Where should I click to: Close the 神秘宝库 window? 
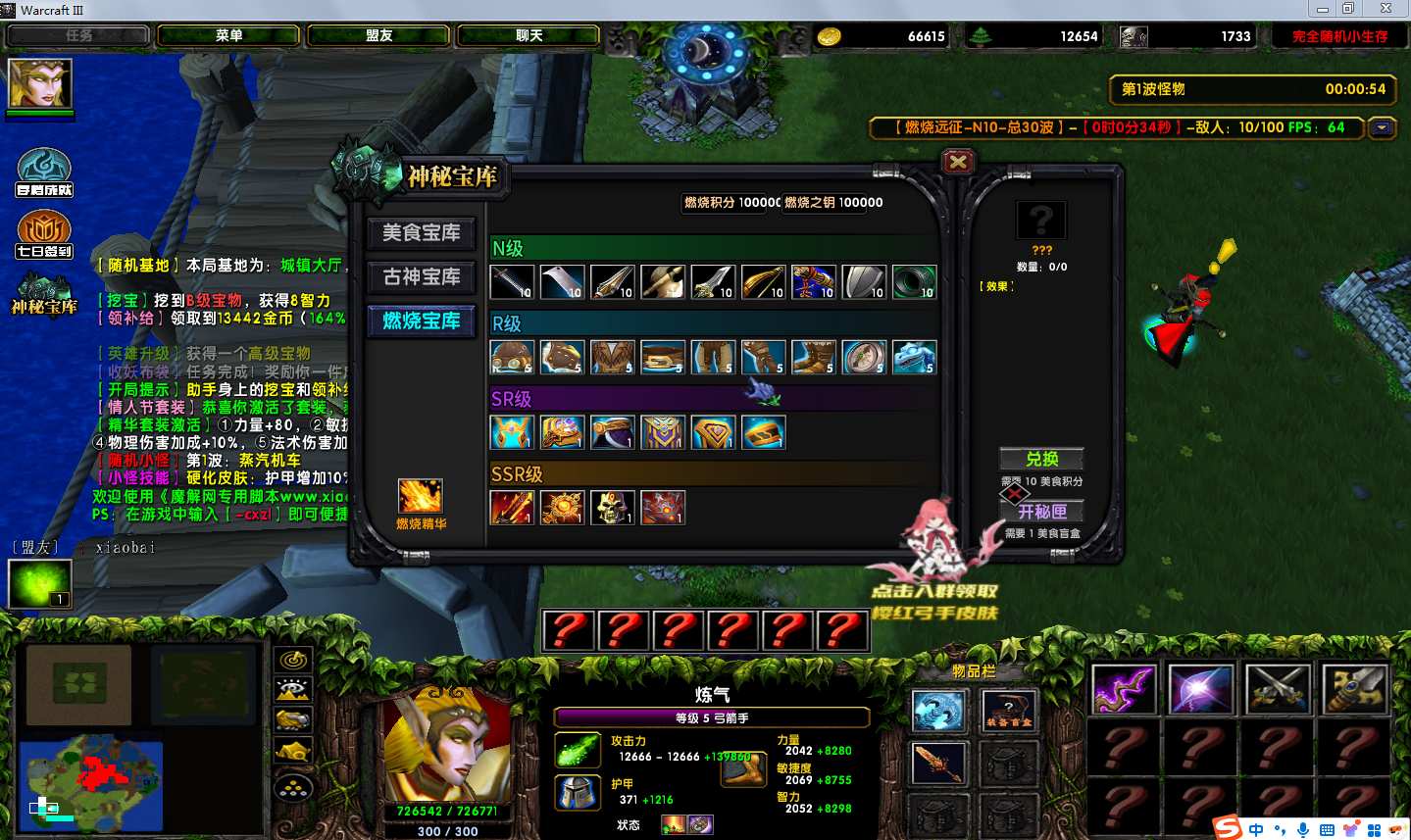pyautogui.click(x=958, y=162)
